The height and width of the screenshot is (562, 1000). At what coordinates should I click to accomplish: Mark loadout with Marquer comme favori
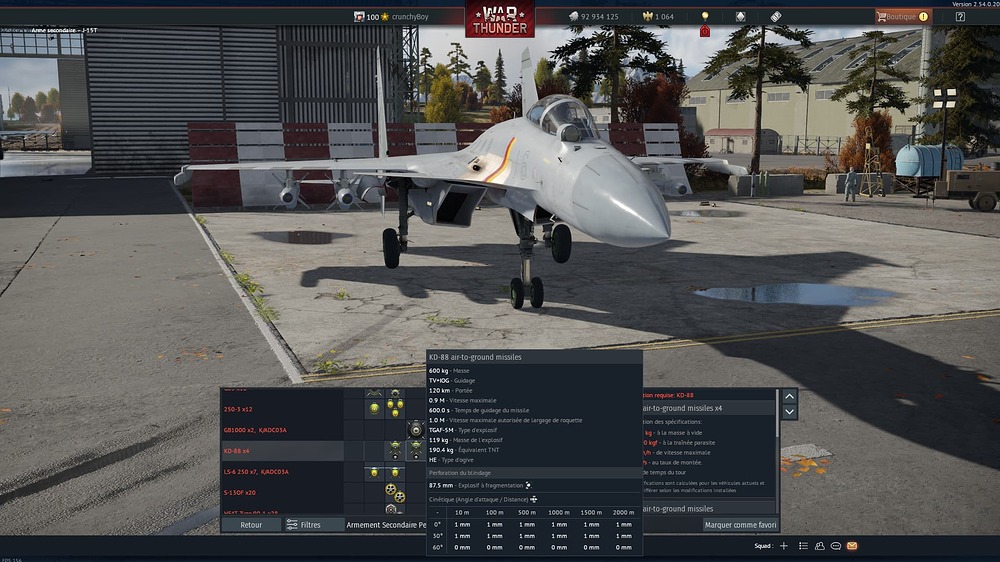coord(739,524)
